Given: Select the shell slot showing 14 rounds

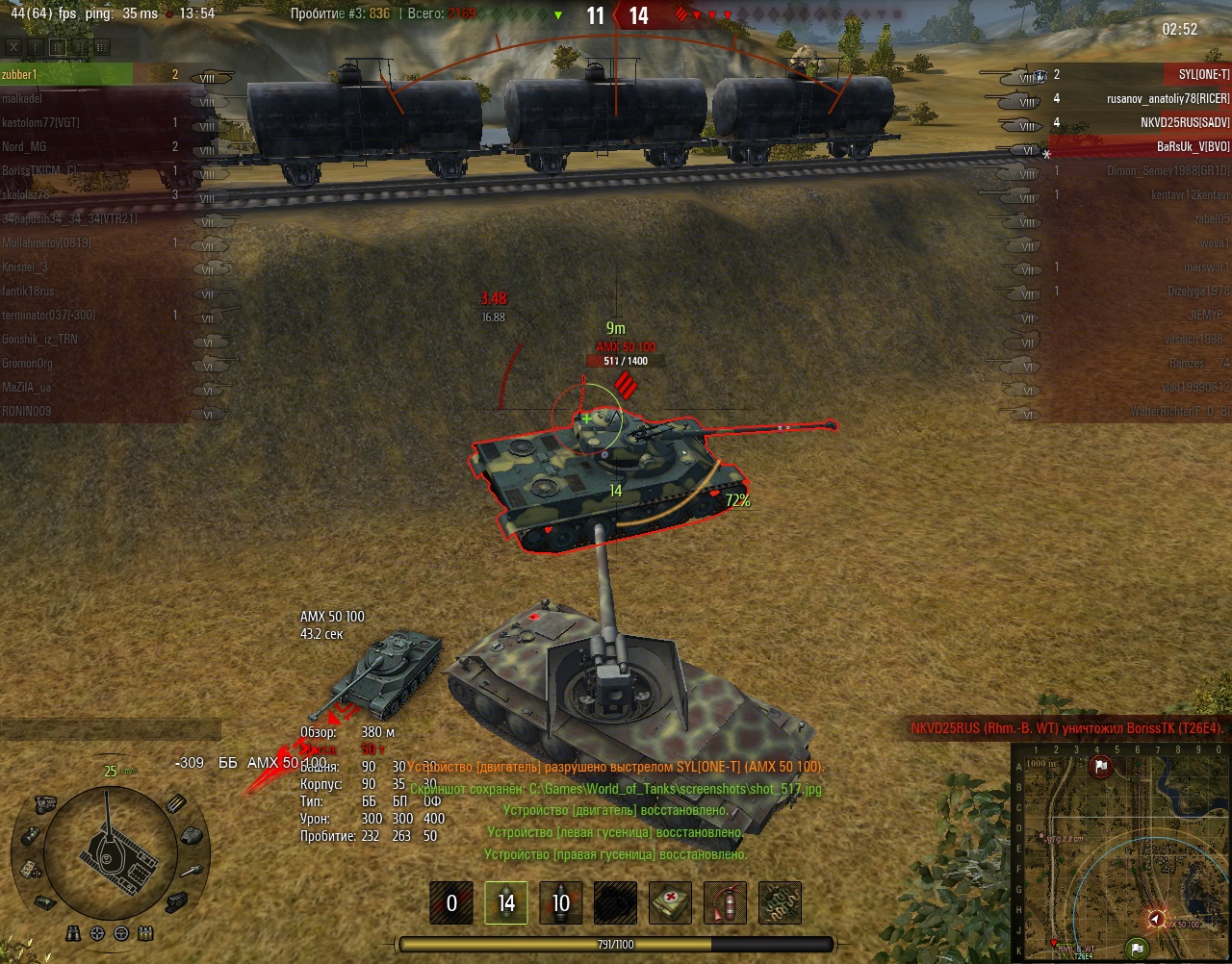Looking at the screenshot, I should click(506, 902).
